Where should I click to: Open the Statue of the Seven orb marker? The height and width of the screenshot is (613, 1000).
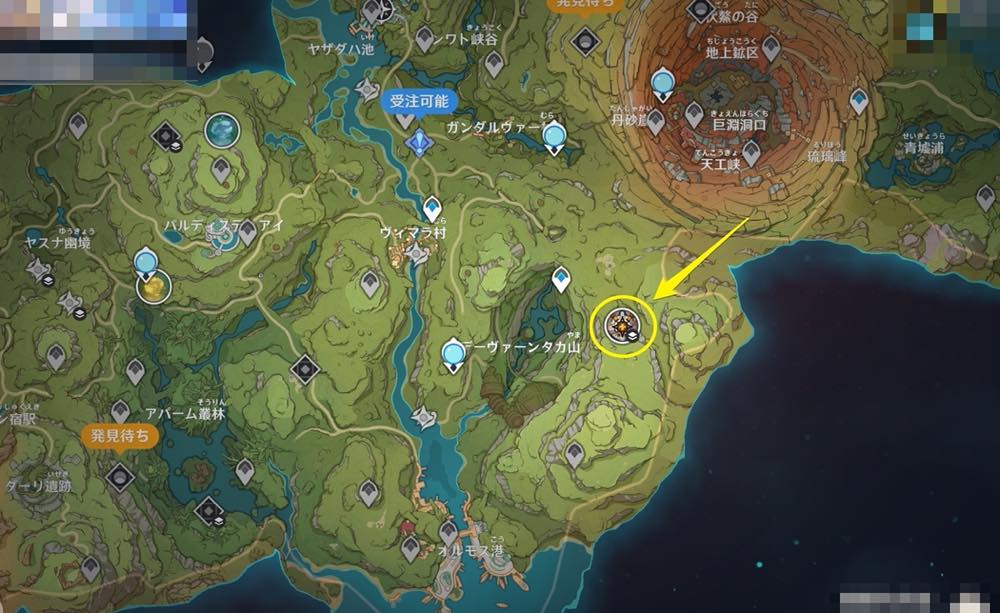(221, 130)
